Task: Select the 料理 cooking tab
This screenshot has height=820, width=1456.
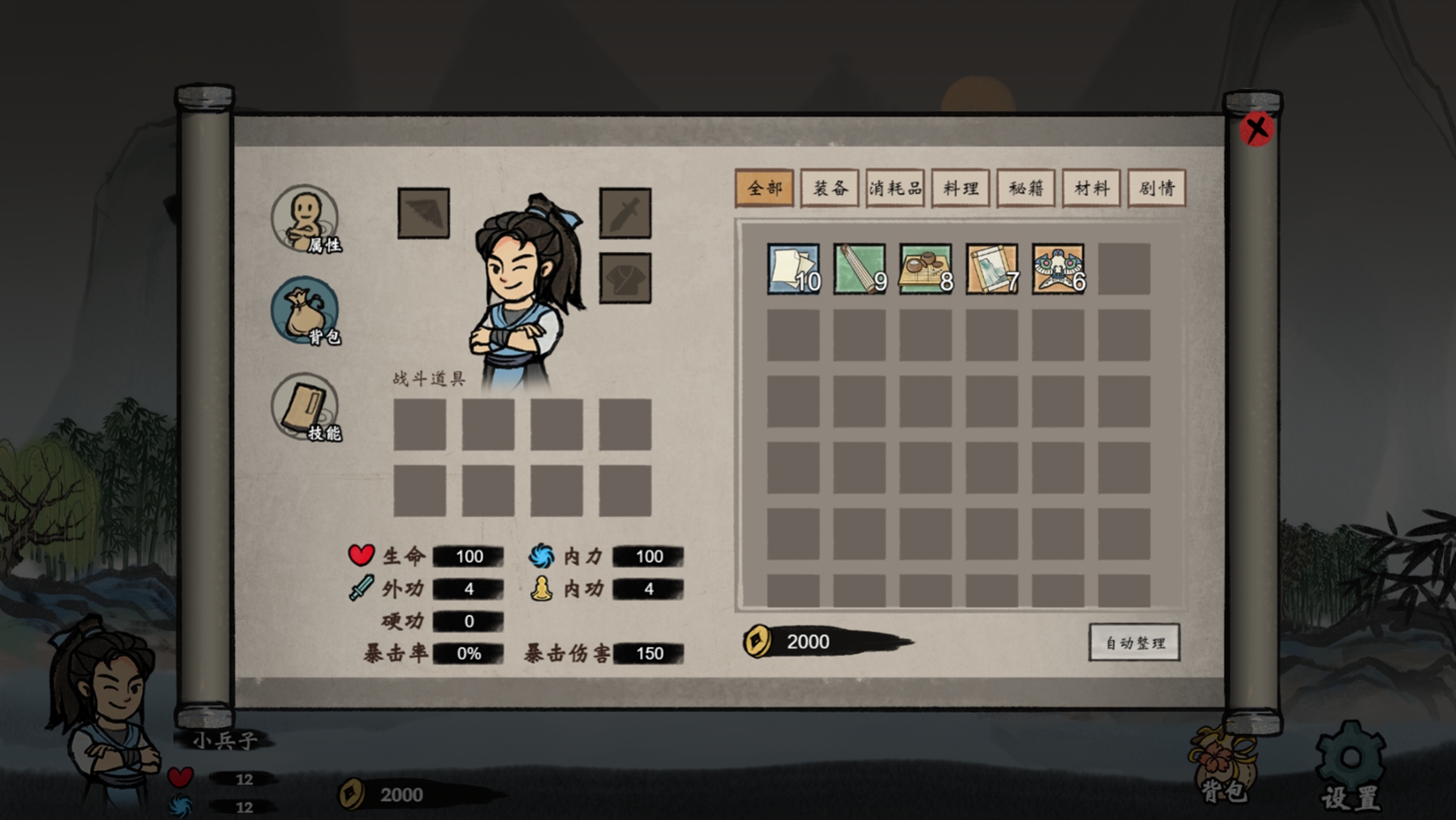Action: point(960,188)
